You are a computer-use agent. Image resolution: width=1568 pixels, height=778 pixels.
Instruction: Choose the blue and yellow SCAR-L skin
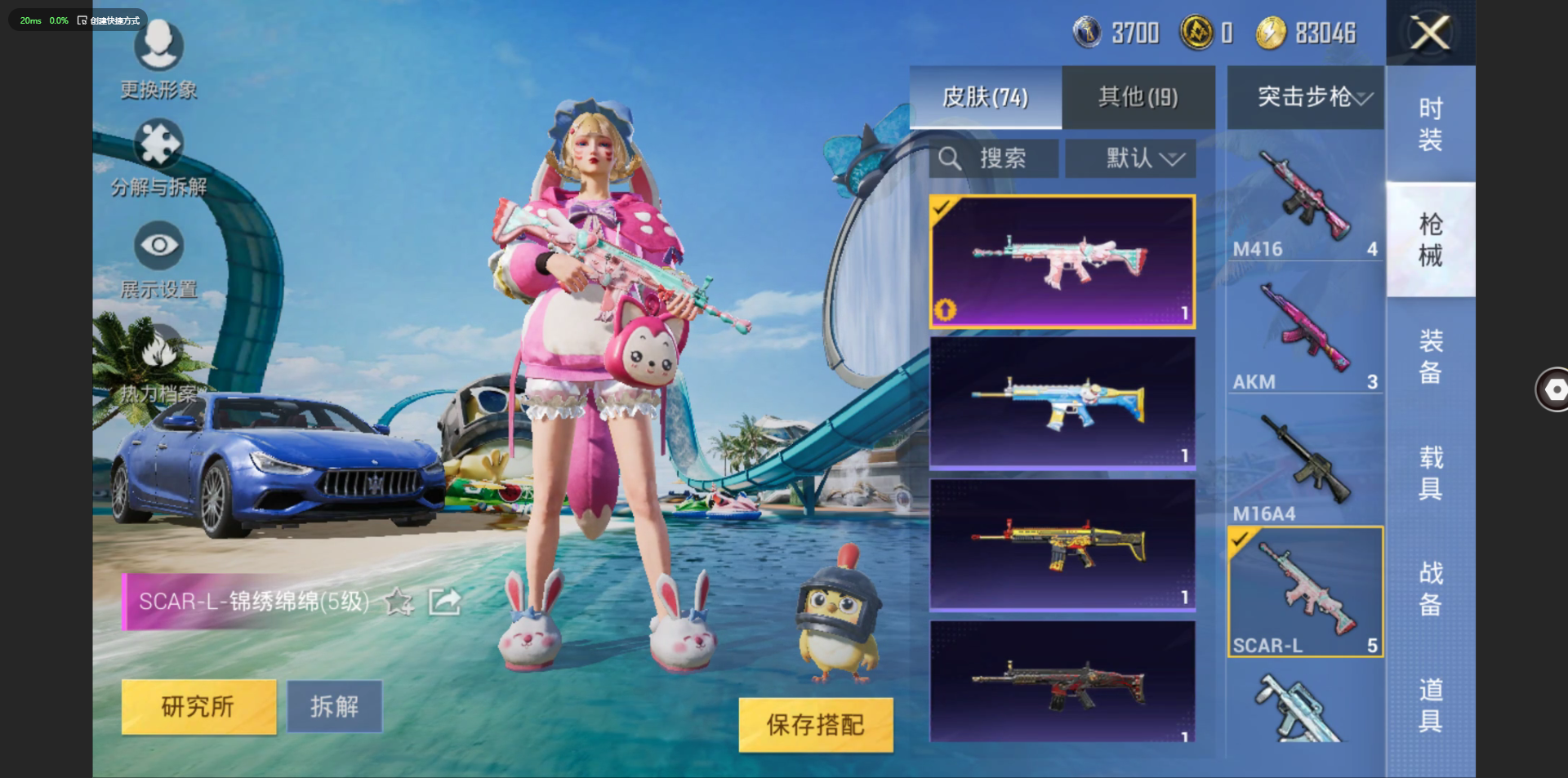[1062, 402]
